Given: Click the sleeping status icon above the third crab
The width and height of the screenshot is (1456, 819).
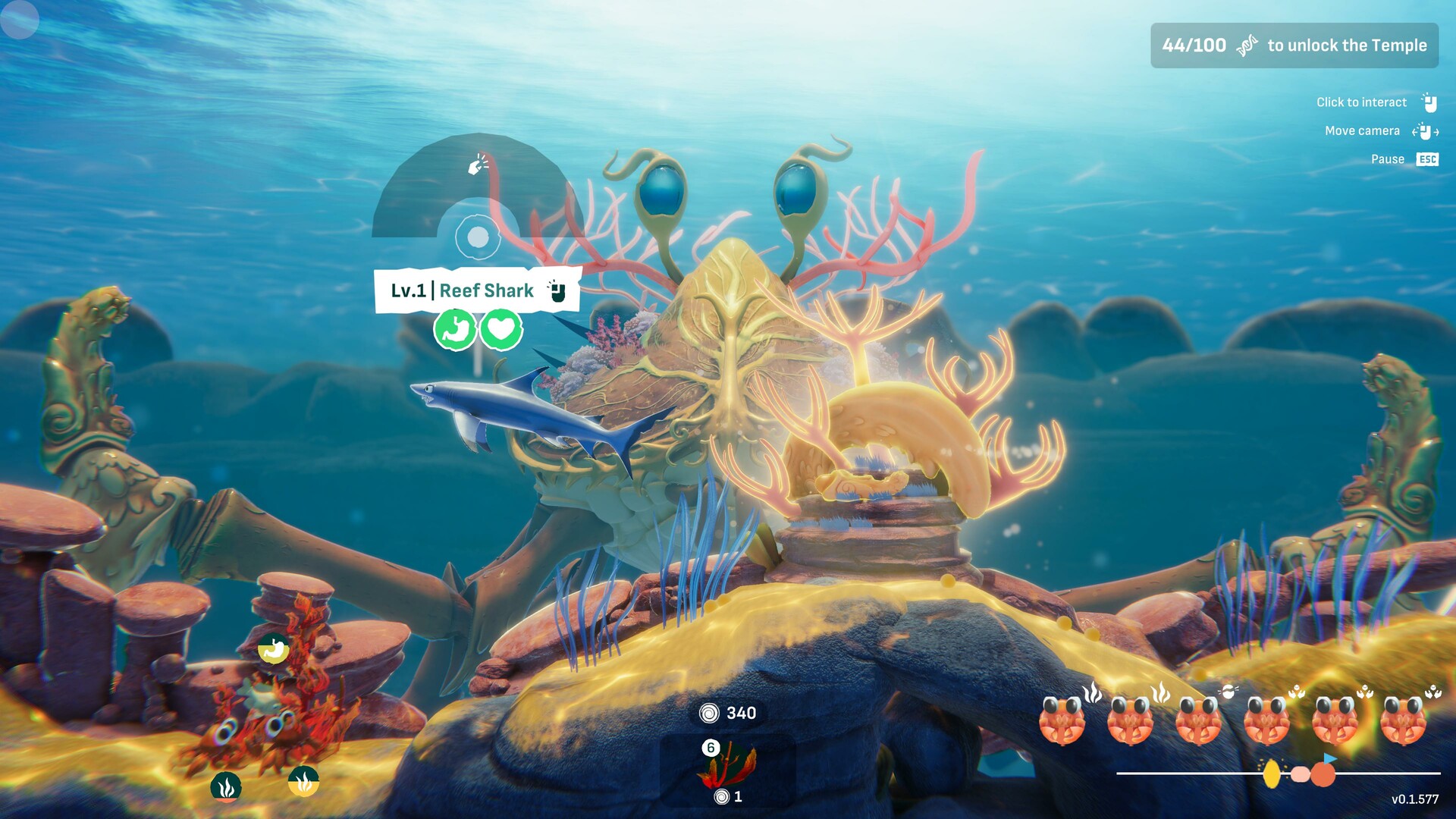Looking at the screenshot, I should [1229, 692].
